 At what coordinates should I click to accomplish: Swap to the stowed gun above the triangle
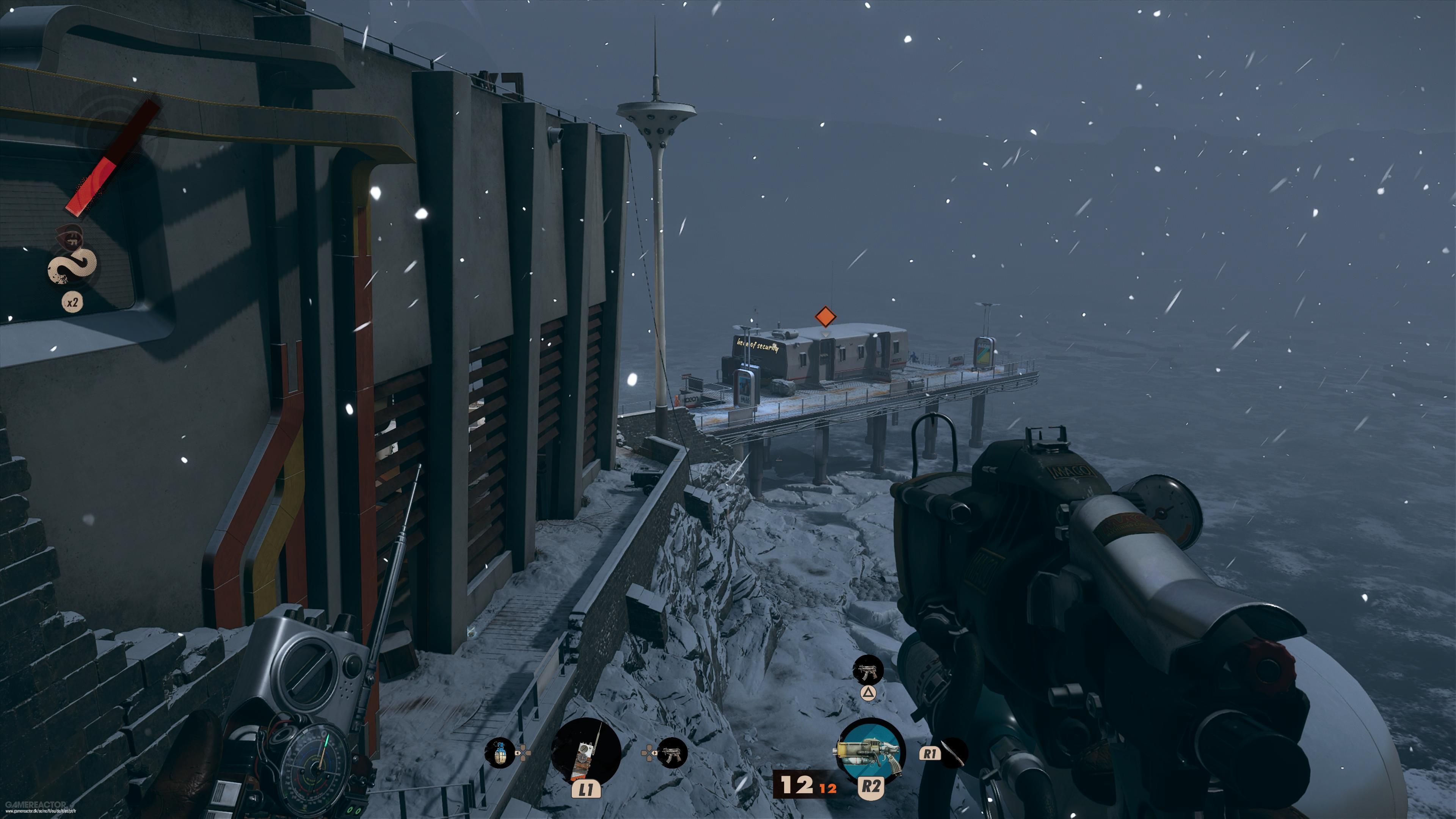(x=868, y=670)
